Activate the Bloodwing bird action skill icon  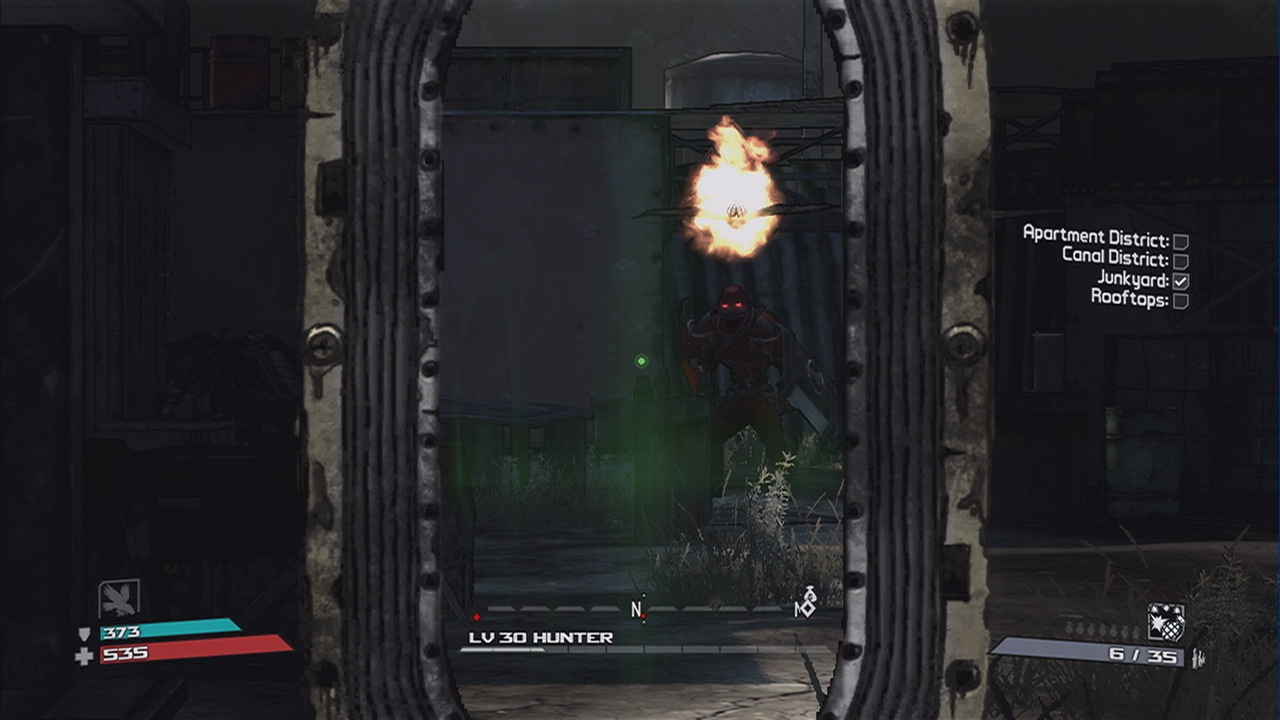(x=119, y=599)
